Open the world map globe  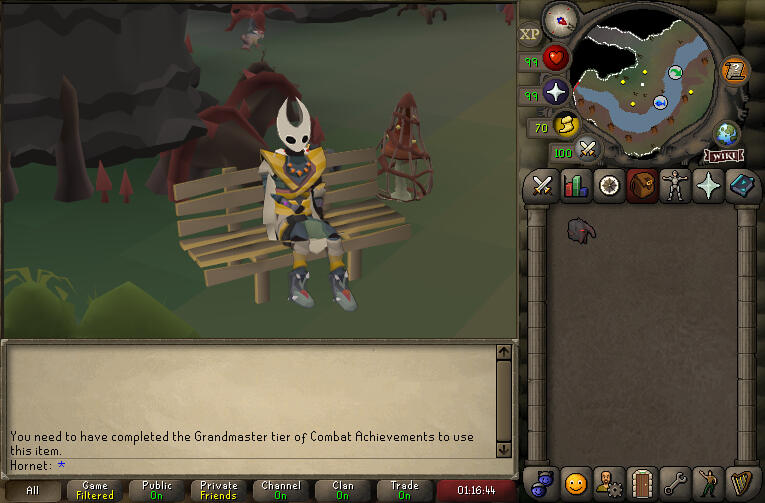coord(727,133)
